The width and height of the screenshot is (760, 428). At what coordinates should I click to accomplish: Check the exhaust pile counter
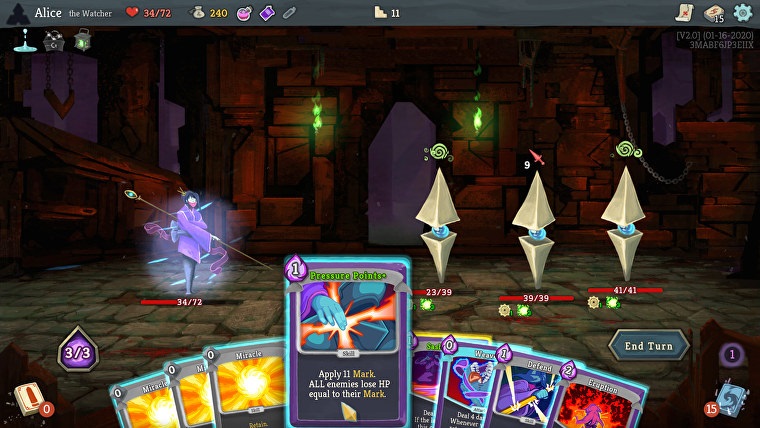click(732, 354)
